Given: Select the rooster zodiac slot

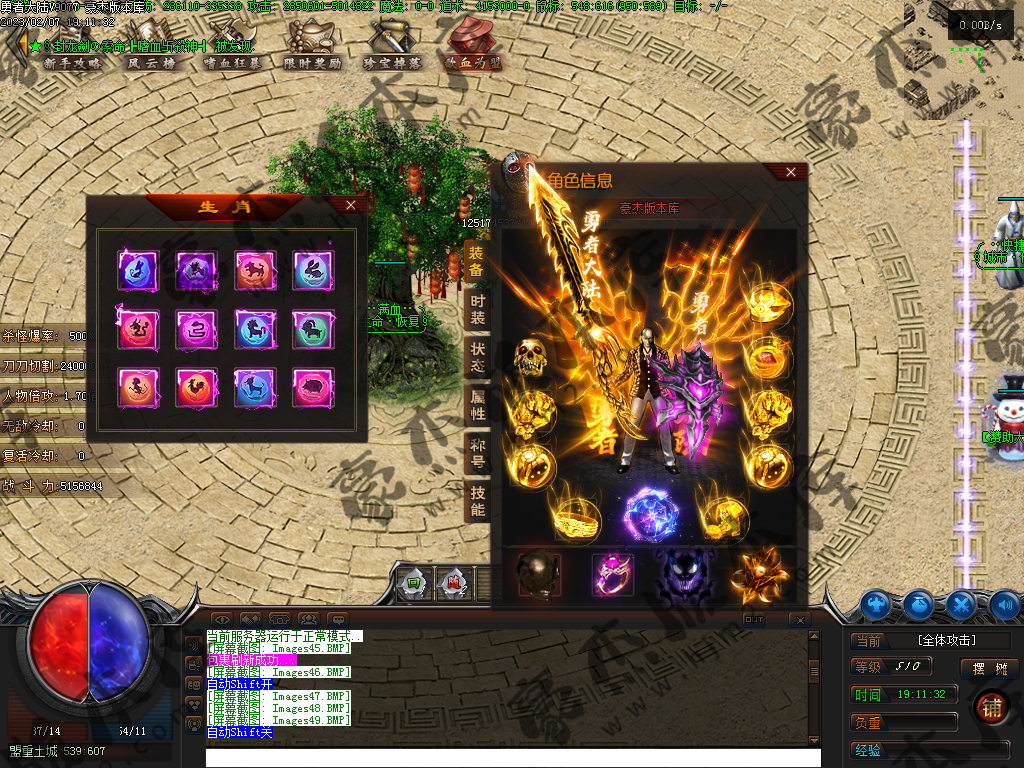Looking at the screenshot, I should pyautogui.click(x=196, y=387).
